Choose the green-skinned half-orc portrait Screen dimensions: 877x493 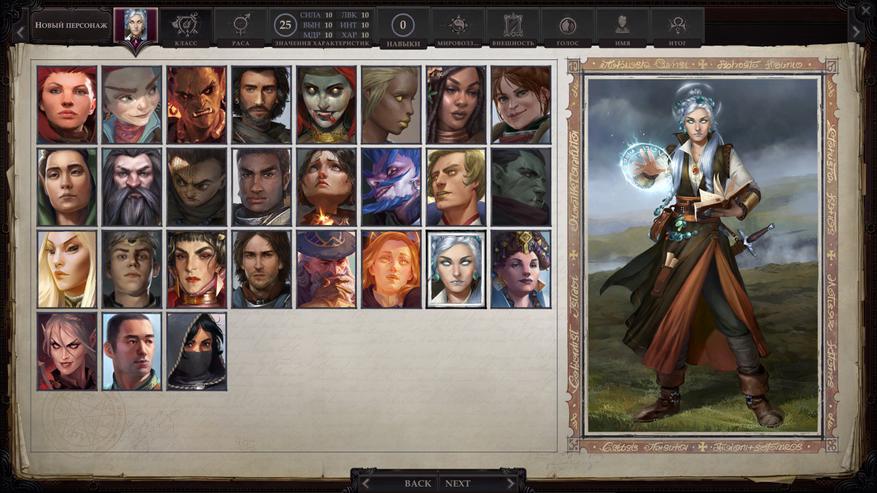coord(521,187)
